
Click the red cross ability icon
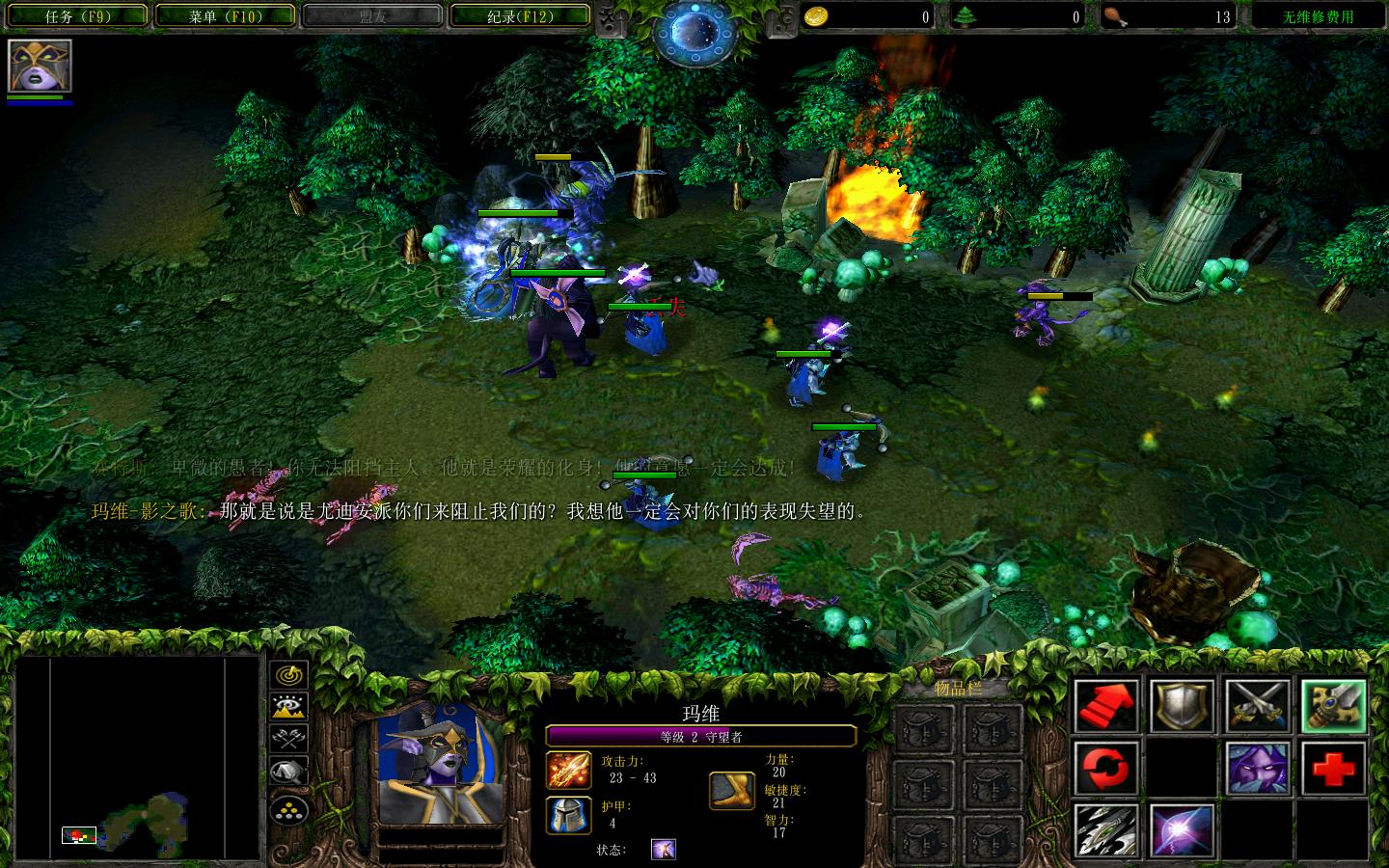1333,768
